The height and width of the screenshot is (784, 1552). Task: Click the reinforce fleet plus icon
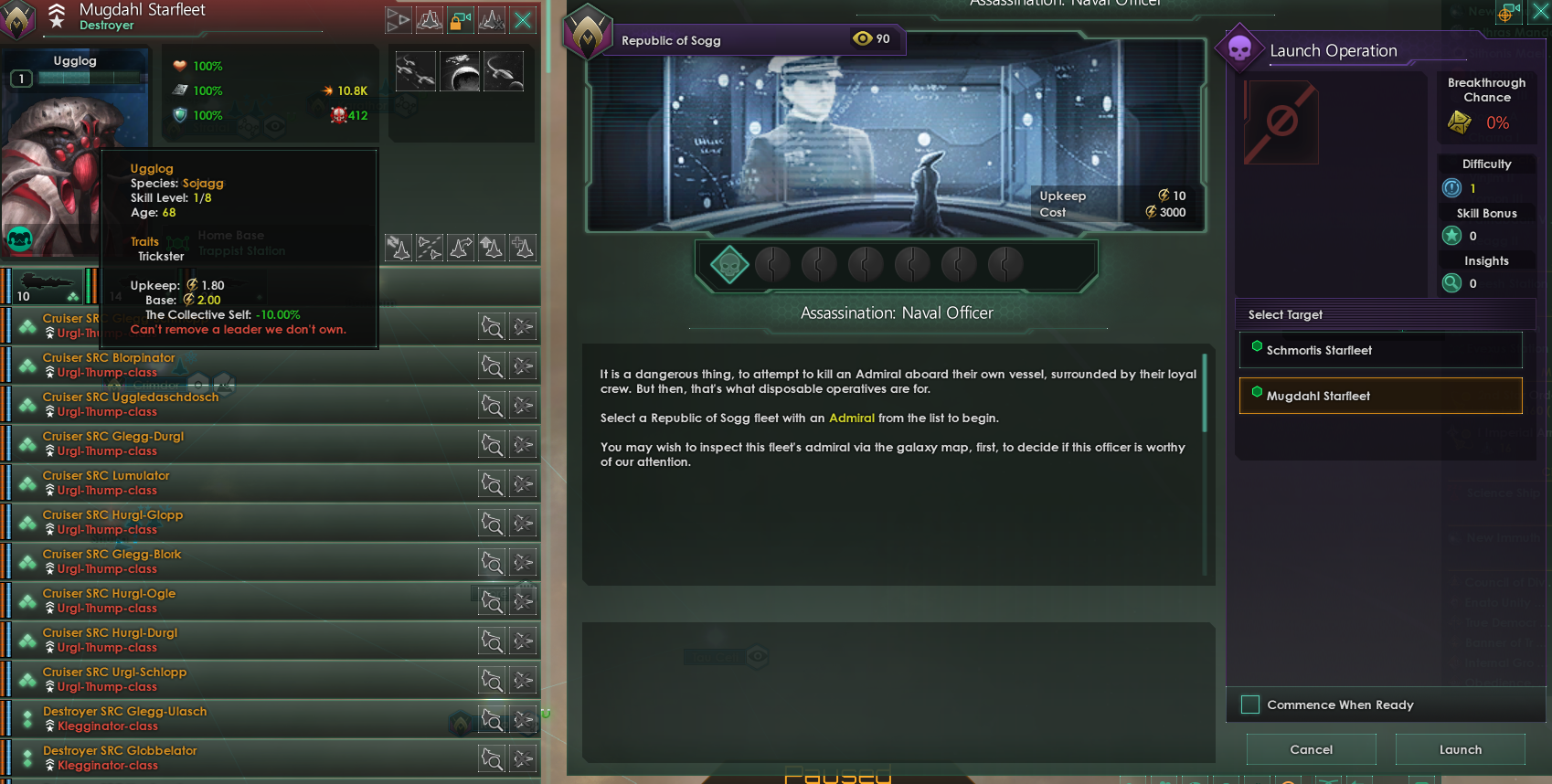pyautogui.click(x=522, y=248)
